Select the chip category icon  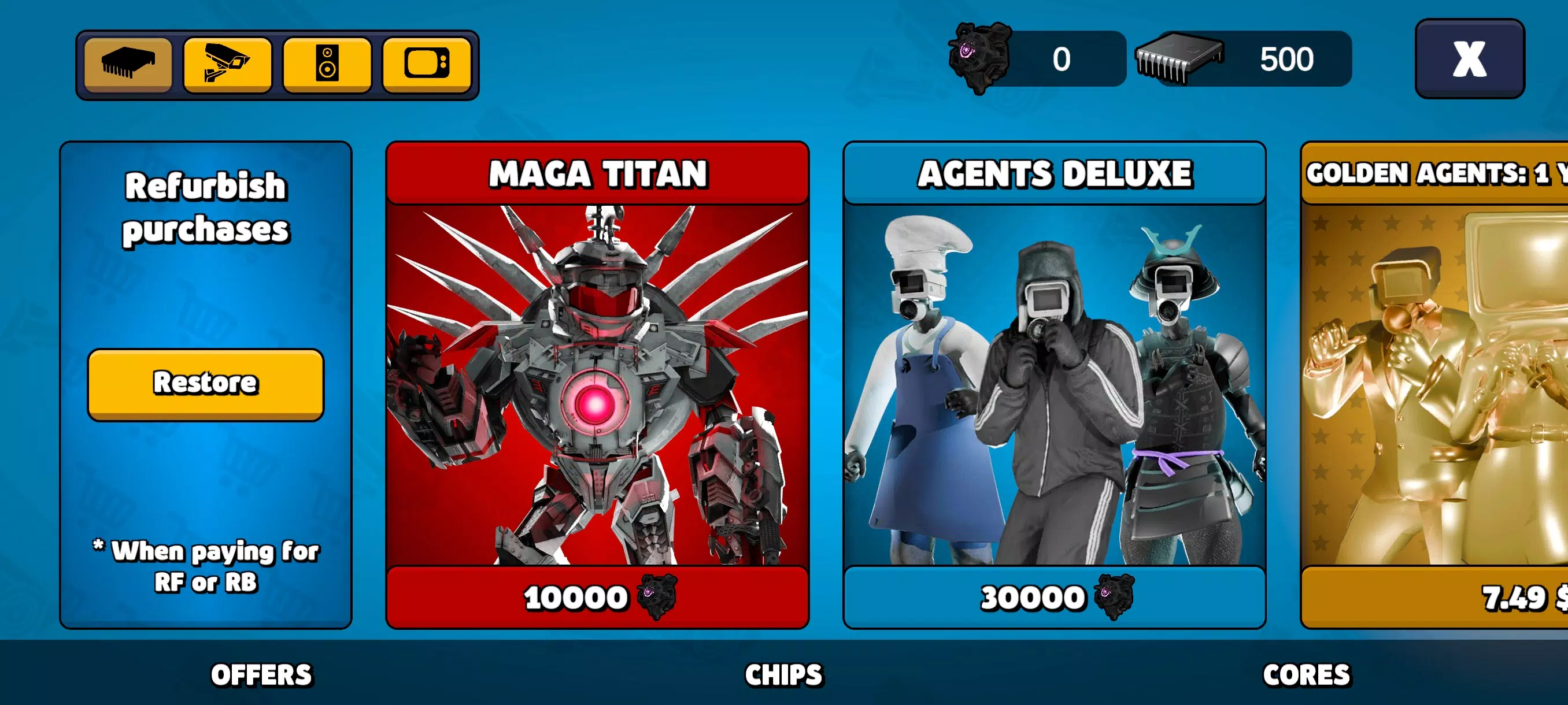pos(128,65)
